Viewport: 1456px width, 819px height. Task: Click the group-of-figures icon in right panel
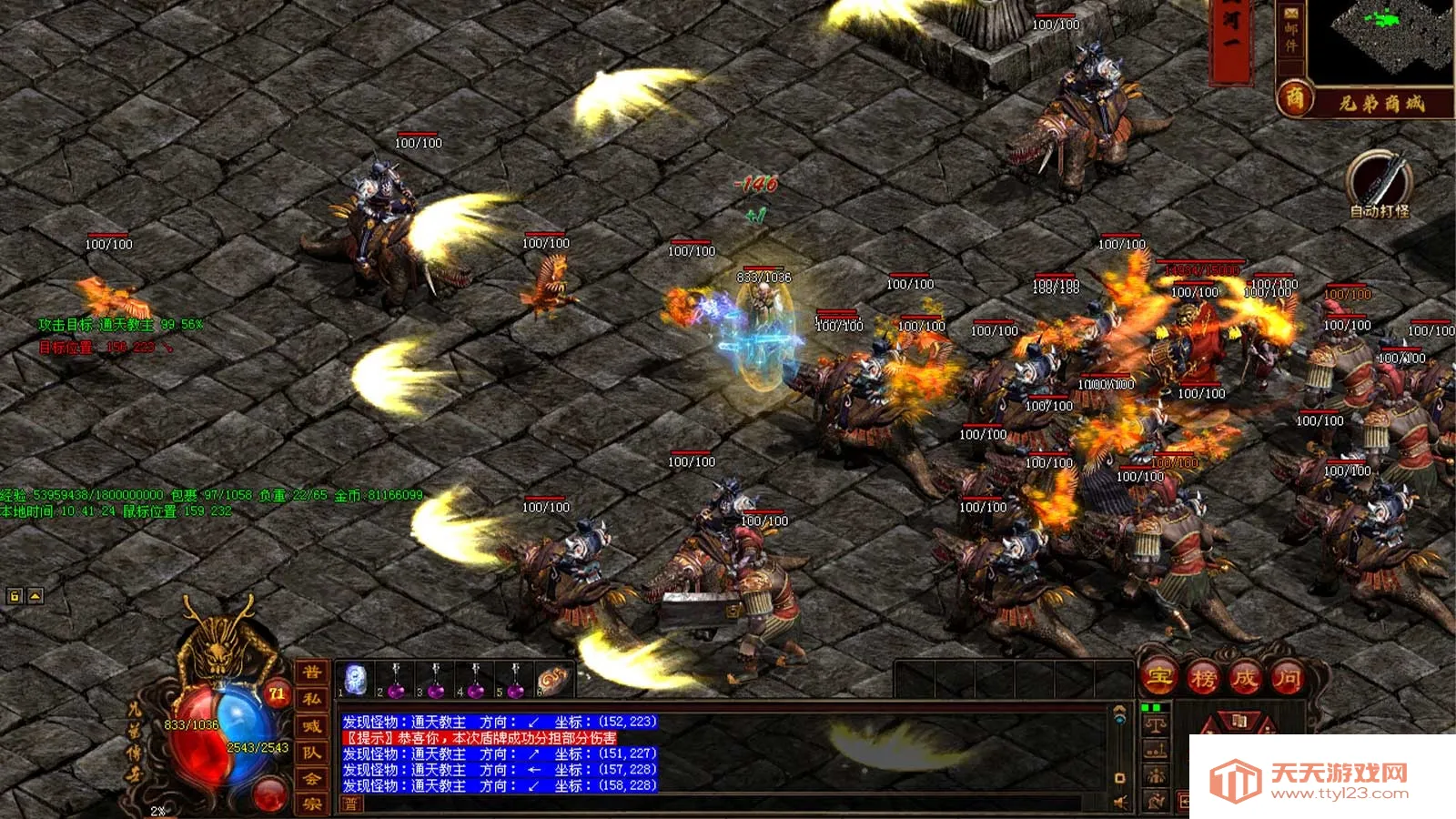click(x=1155, y=775)
